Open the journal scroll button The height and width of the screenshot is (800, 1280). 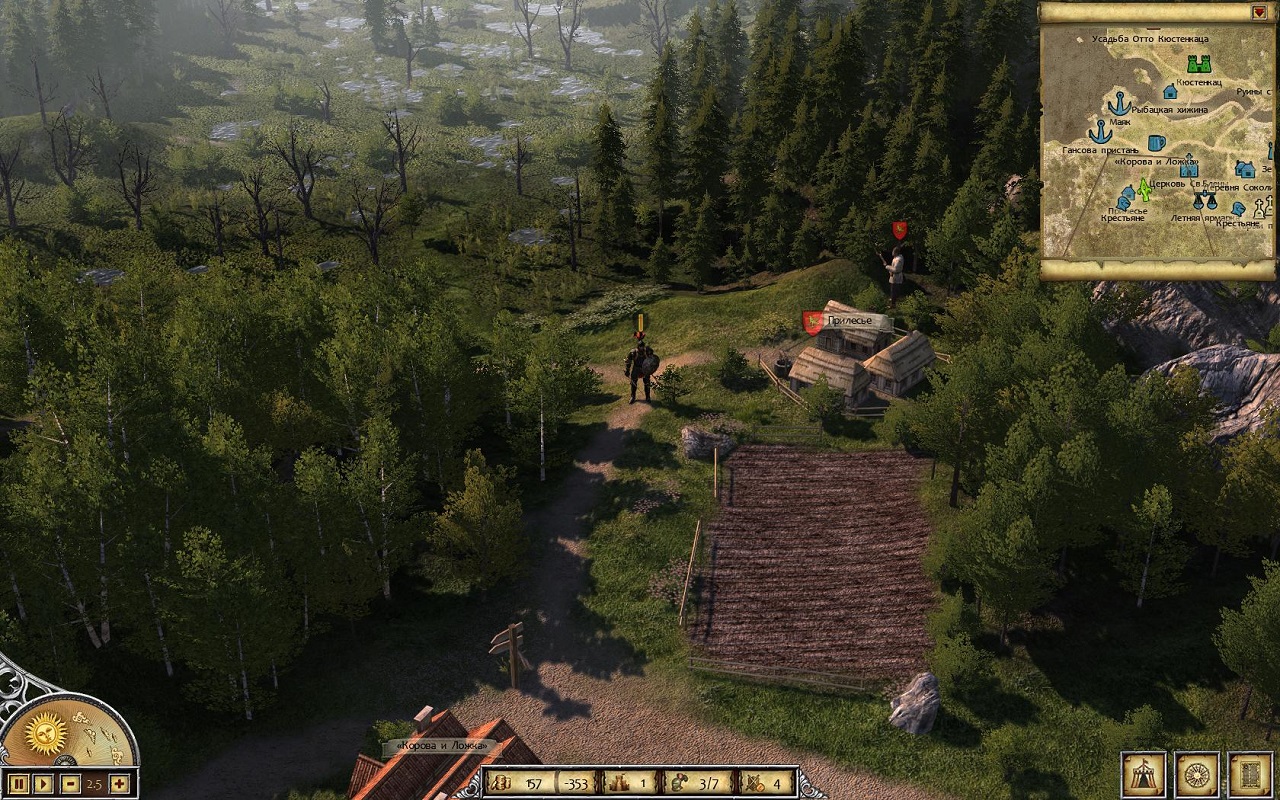[x=1249, y=774]
